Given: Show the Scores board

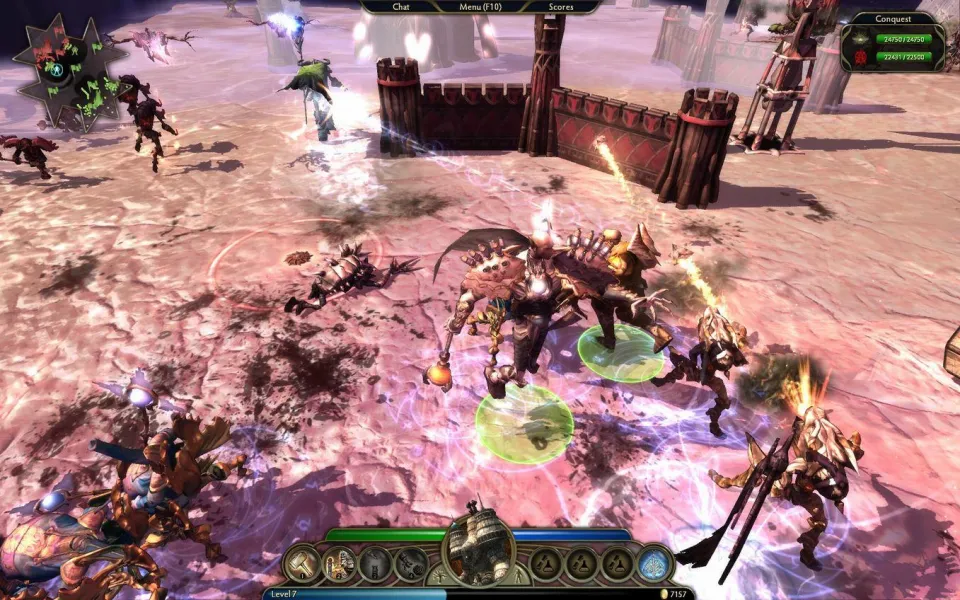Looking at the screenshot, I should (562, 6).
